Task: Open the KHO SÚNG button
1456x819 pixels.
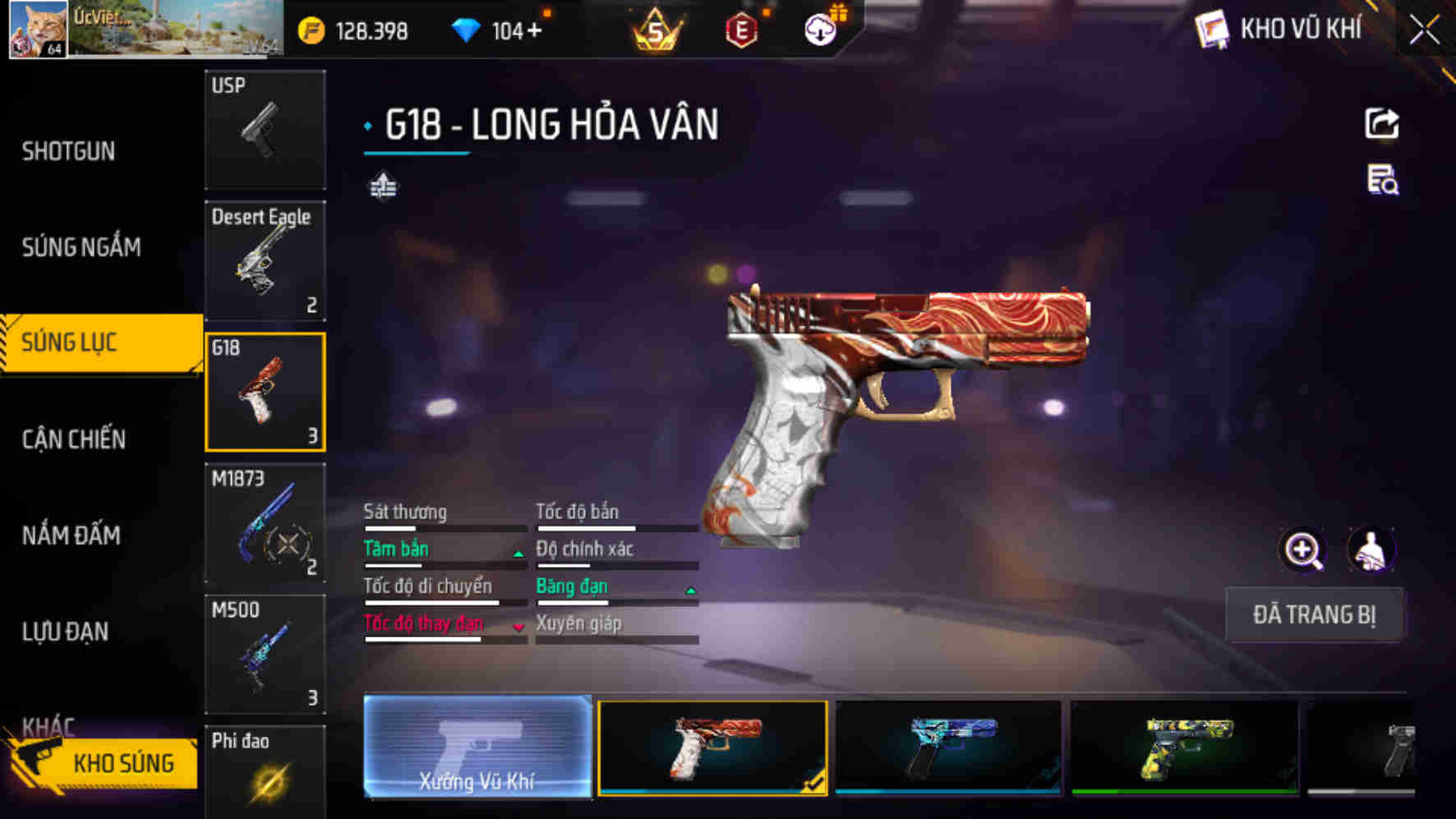Action: coord(105,763)
